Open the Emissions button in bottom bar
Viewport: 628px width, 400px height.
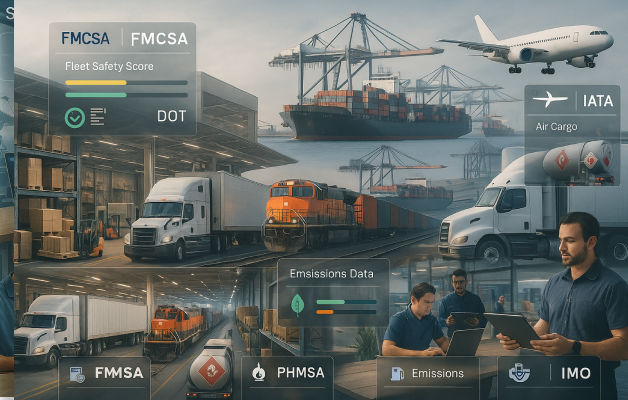point(428,374)
